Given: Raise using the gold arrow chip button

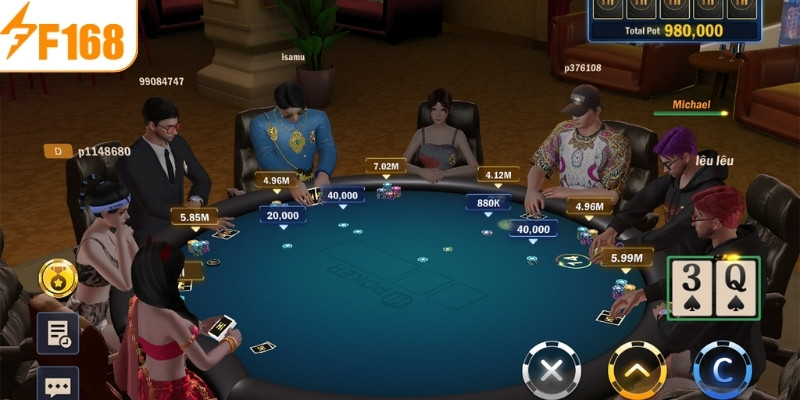Looking at the screenshot, I should click(x=638, y=370).
